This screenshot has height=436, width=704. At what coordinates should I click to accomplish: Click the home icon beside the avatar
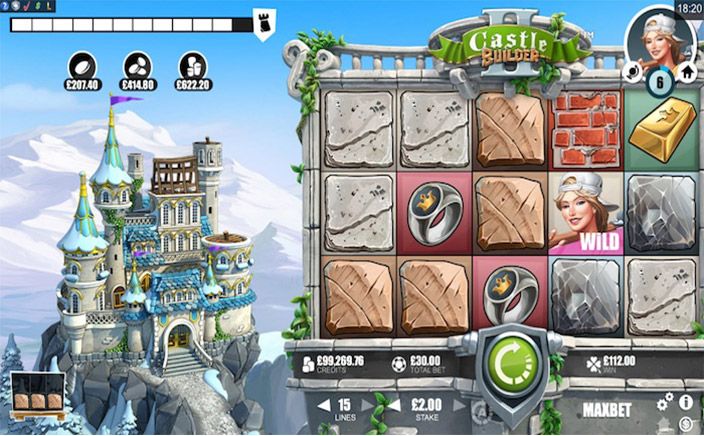click(x=688, y=72)
